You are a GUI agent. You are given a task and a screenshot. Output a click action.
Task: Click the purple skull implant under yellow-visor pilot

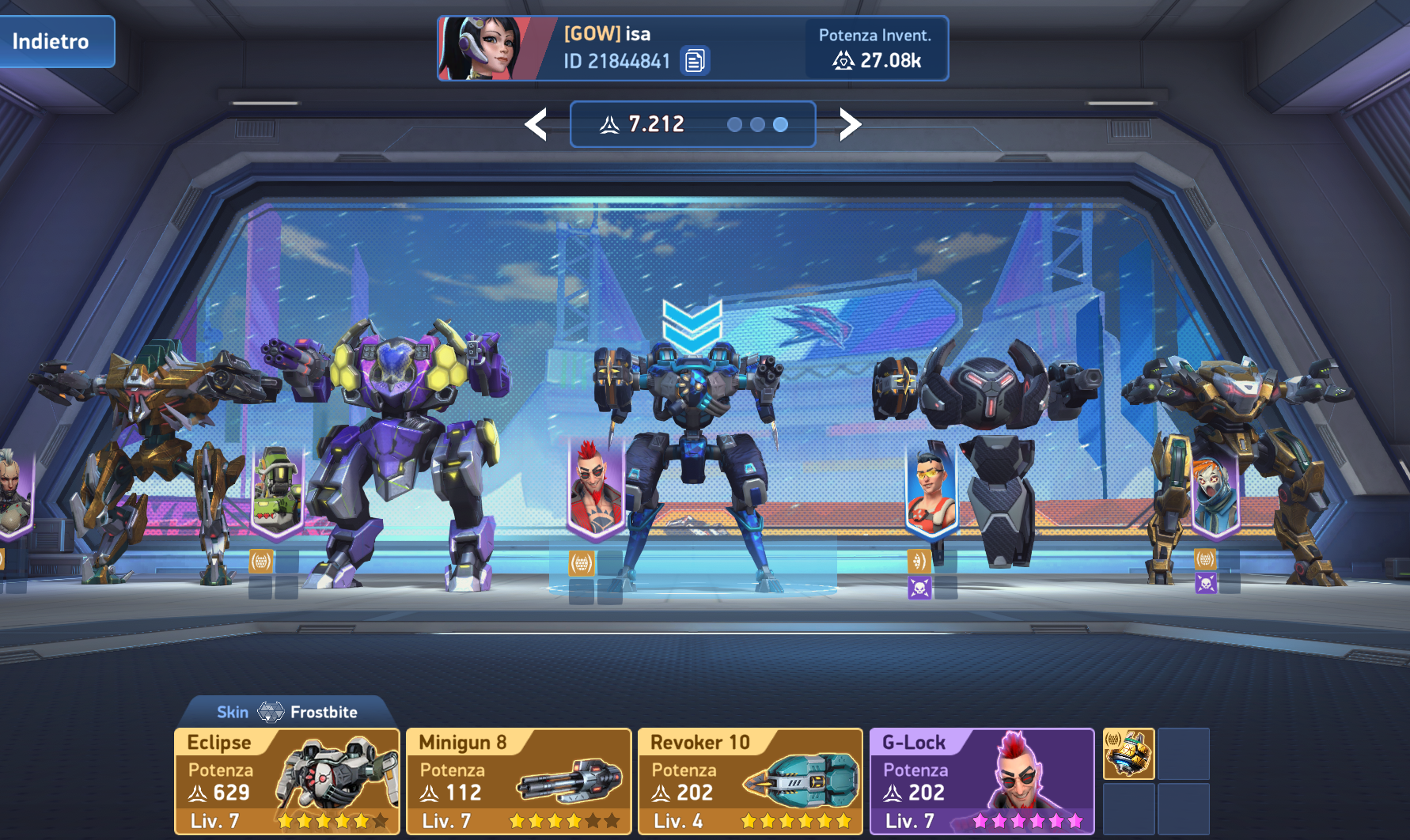click(x=919, y=588)
